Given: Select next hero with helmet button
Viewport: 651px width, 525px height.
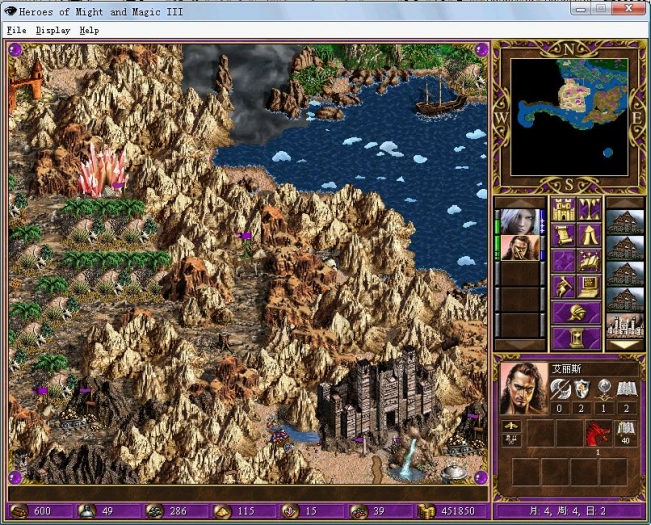Looking at the screenshot, I should 576,313.
